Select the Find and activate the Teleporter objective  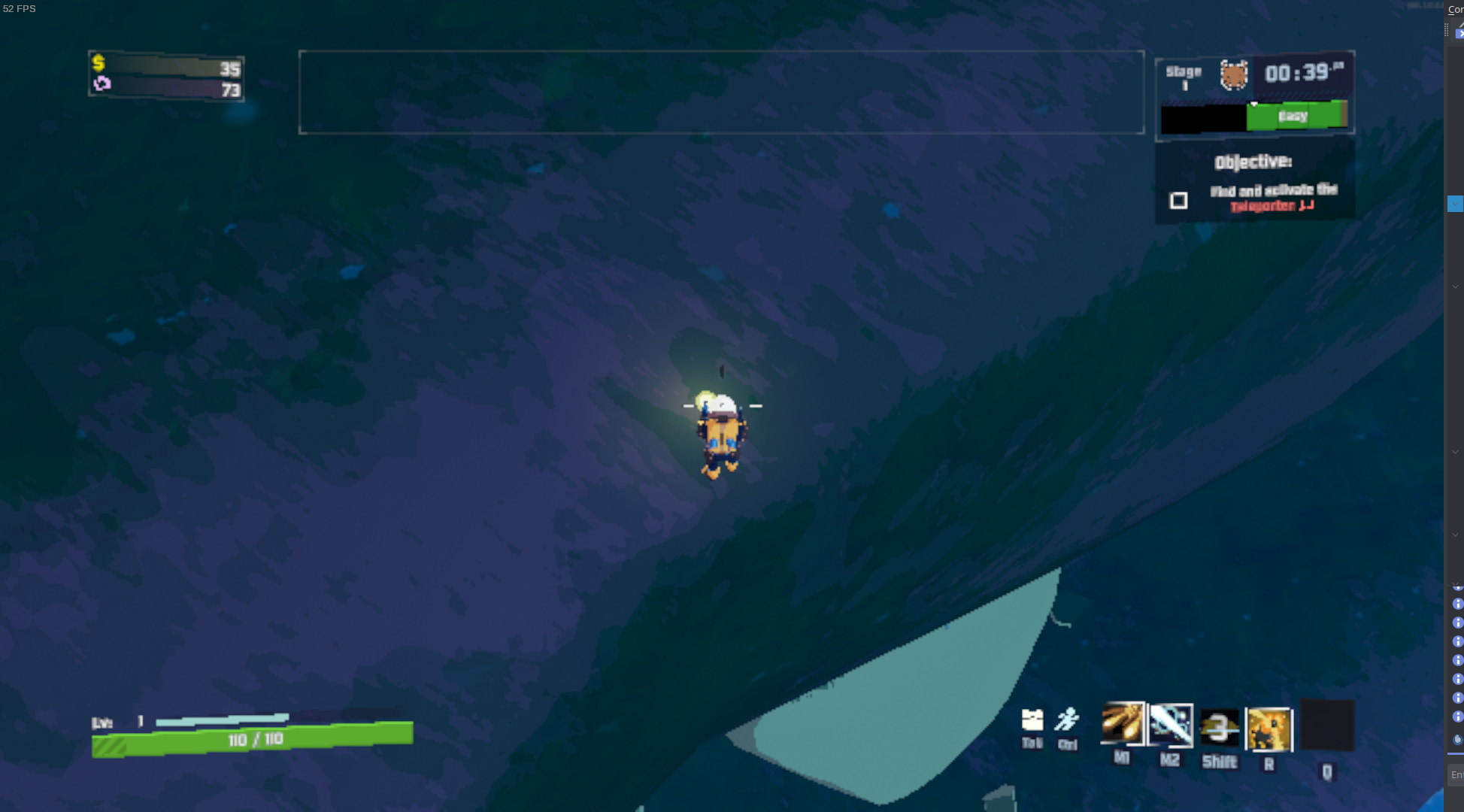[1273, 197]
